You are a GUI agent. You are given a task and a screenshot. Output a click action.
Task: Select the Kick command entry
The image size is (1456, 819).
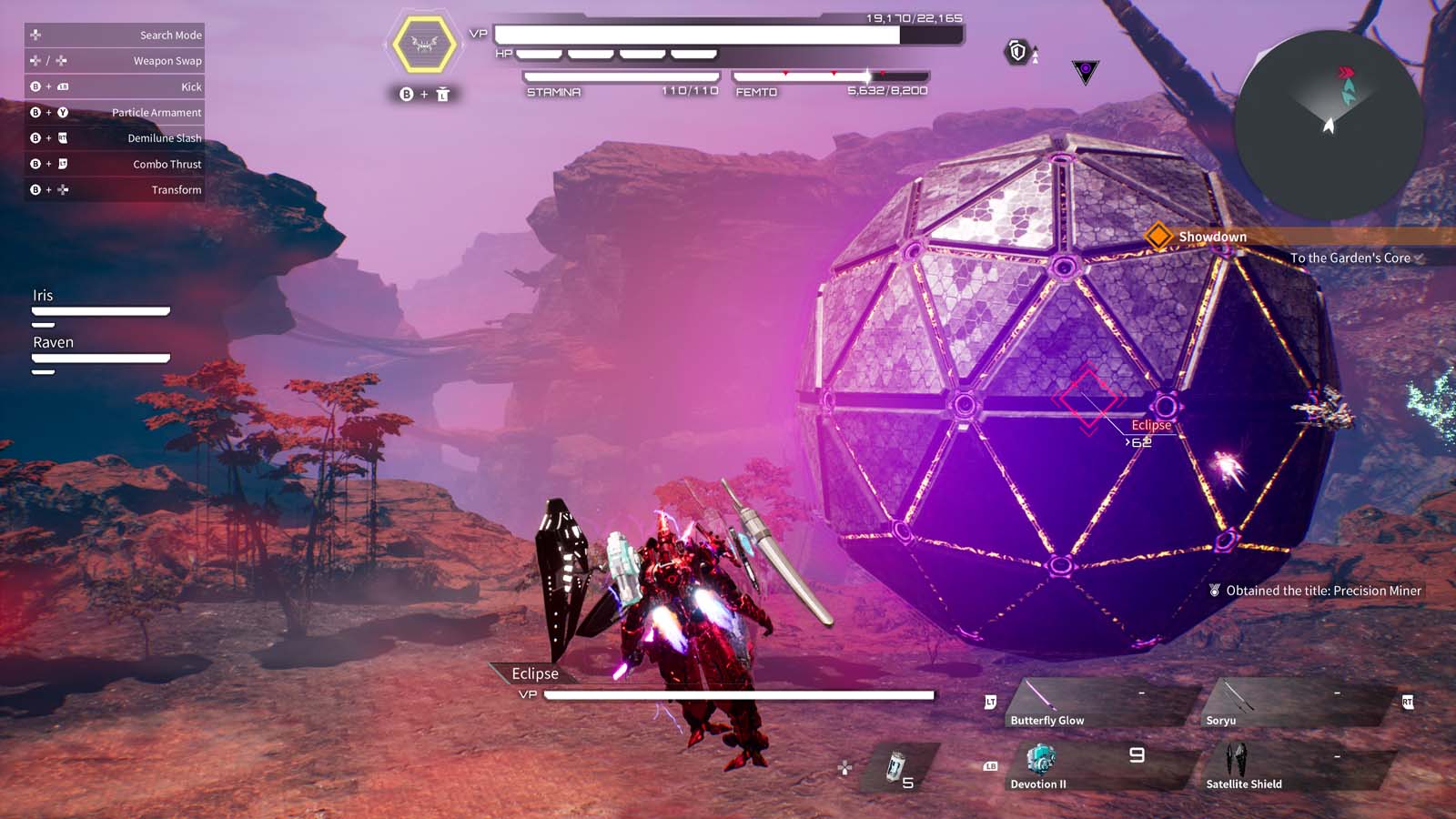pyautogui.click(x=114, y=86)
